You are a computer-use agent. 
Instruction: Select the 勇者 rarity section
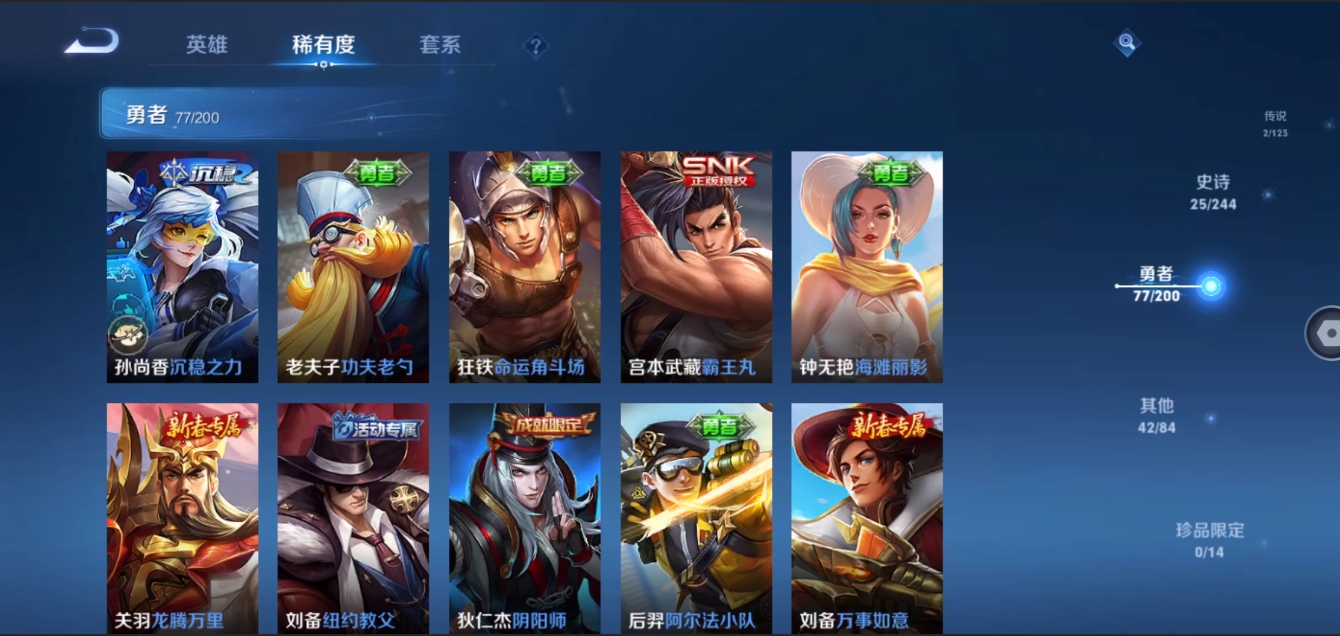point(1157,284)
